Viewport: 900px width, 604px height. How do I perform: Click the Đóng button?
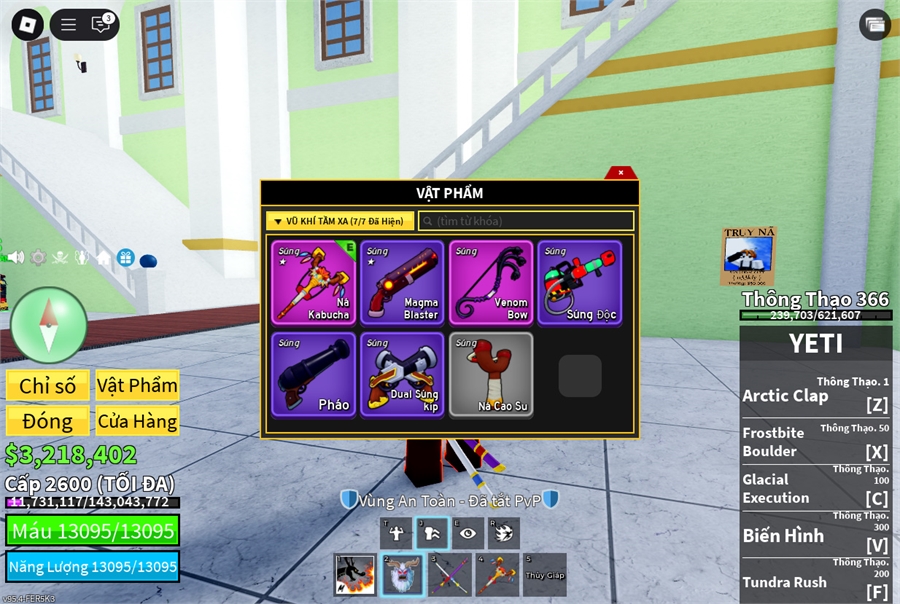click(47, 421)
